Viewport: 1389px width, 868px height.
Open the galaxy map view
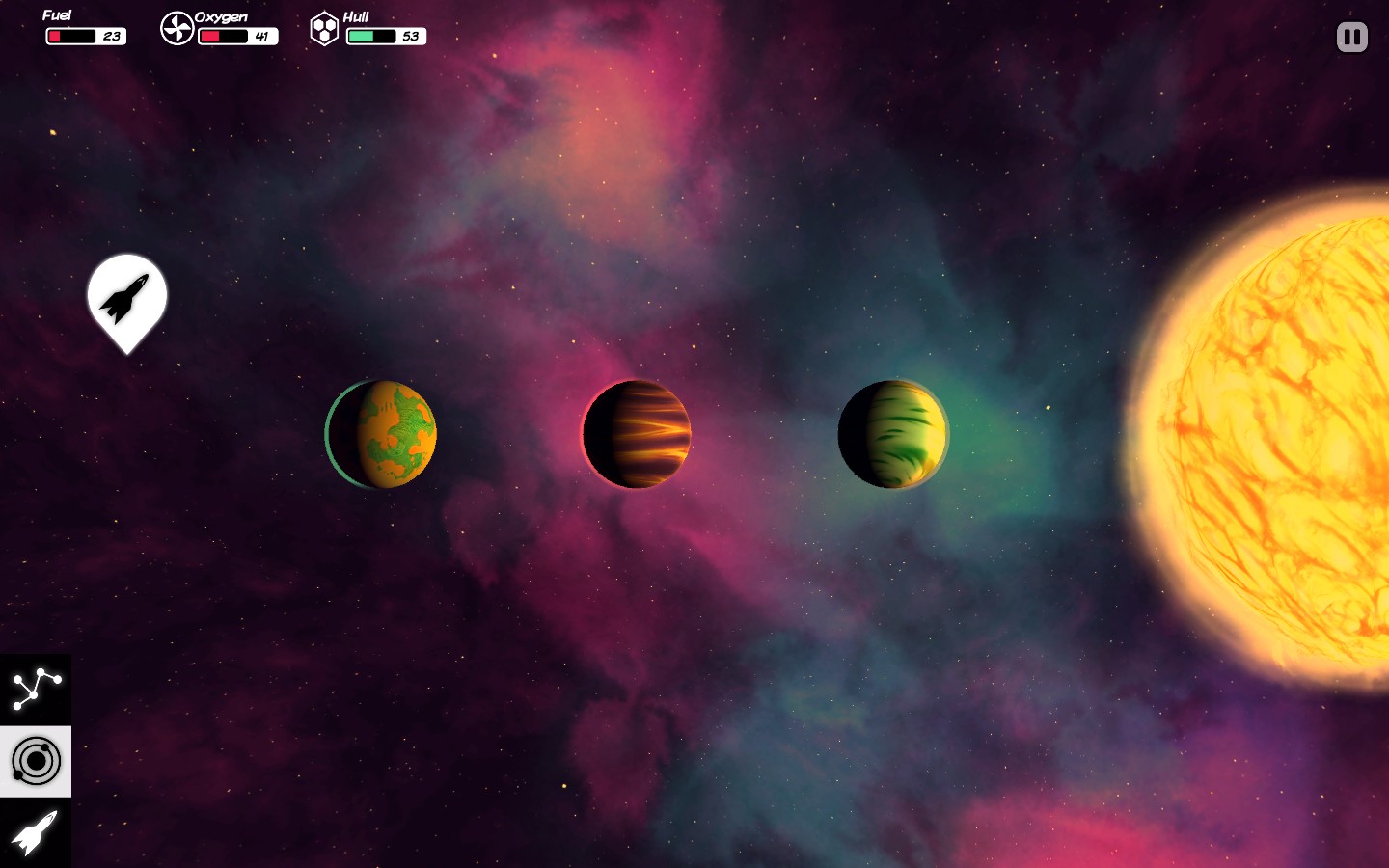35,687
